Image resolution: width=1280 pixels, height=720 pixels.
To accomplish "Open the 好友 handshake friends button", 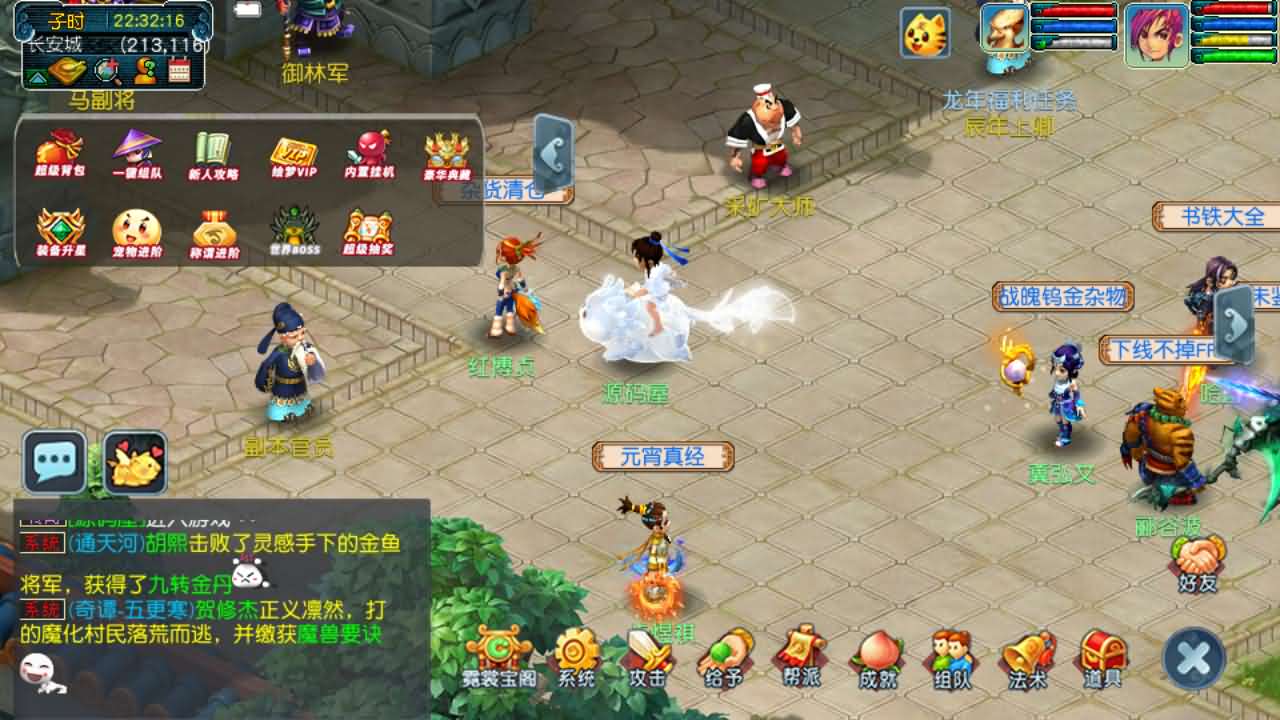I will (x=1197, y=563).
